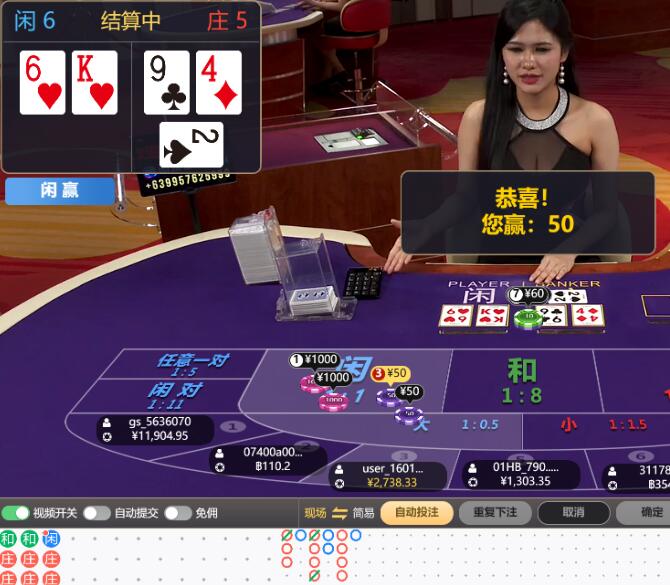The width and height of the screenshot is (670, 585).
Task: Select the 小 small bet area
Action: (x=568, y=424)
